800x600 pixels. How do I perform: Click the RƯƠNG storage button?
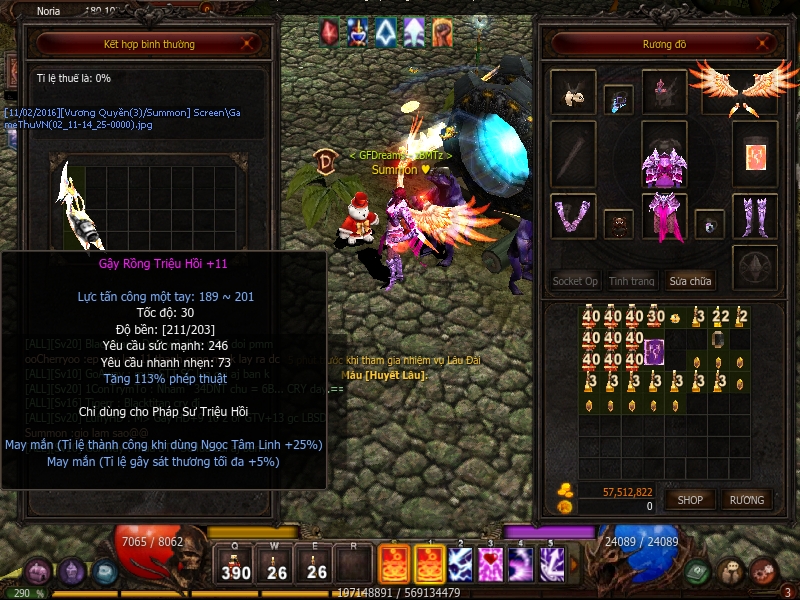[x=746, y=499]
